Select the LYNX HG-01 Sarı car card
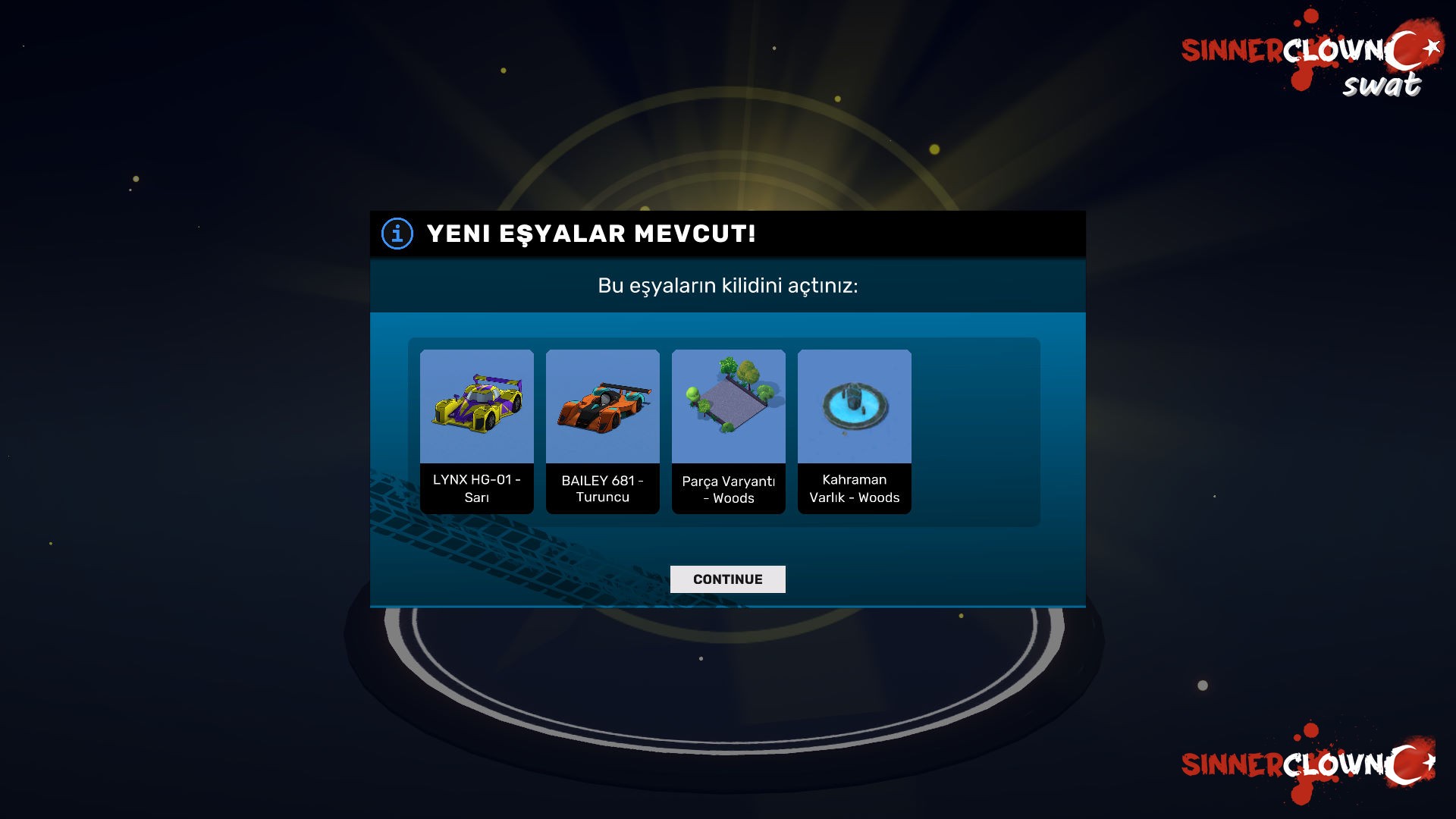1456x819 pixels. tap(476, 431)
